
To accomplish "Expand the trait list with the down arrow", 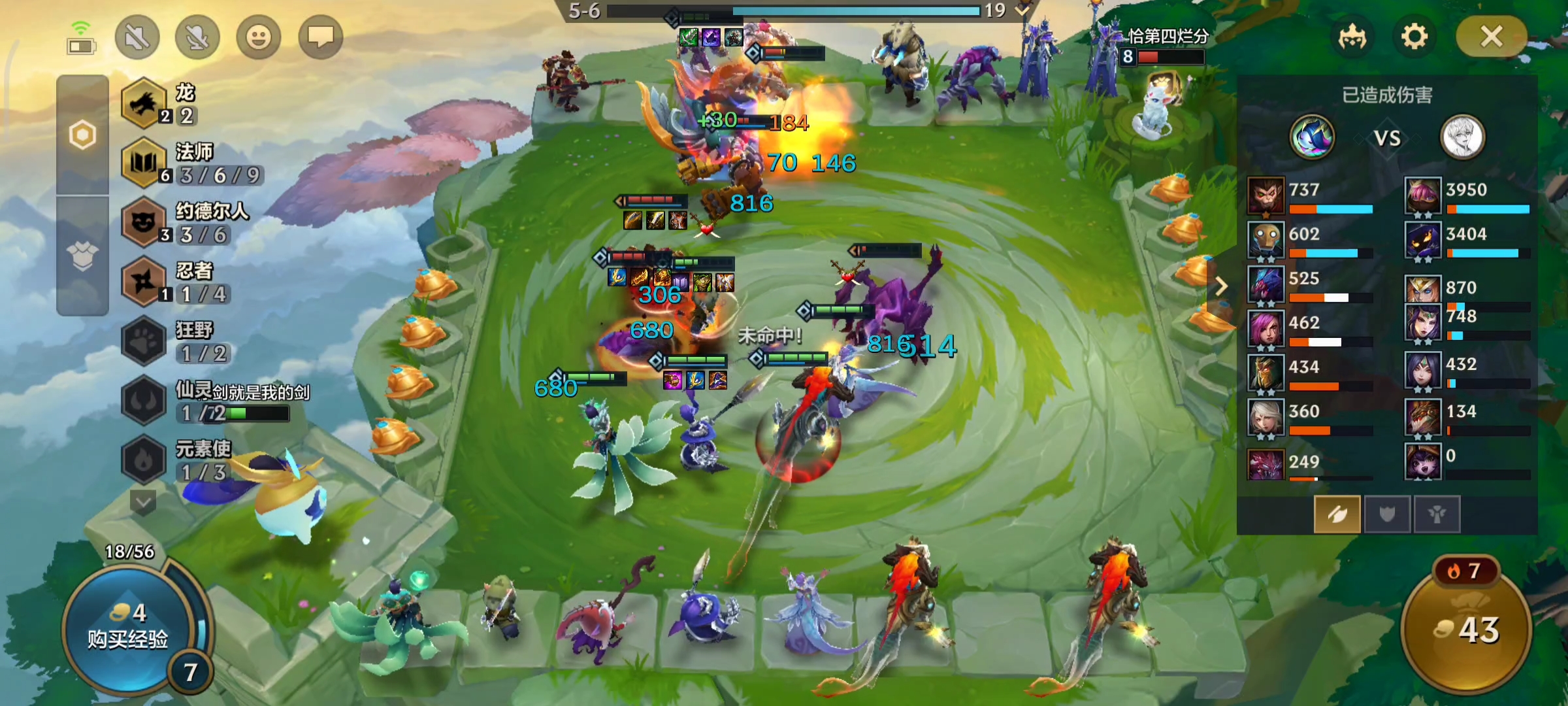I will click(x=143, y=502).
